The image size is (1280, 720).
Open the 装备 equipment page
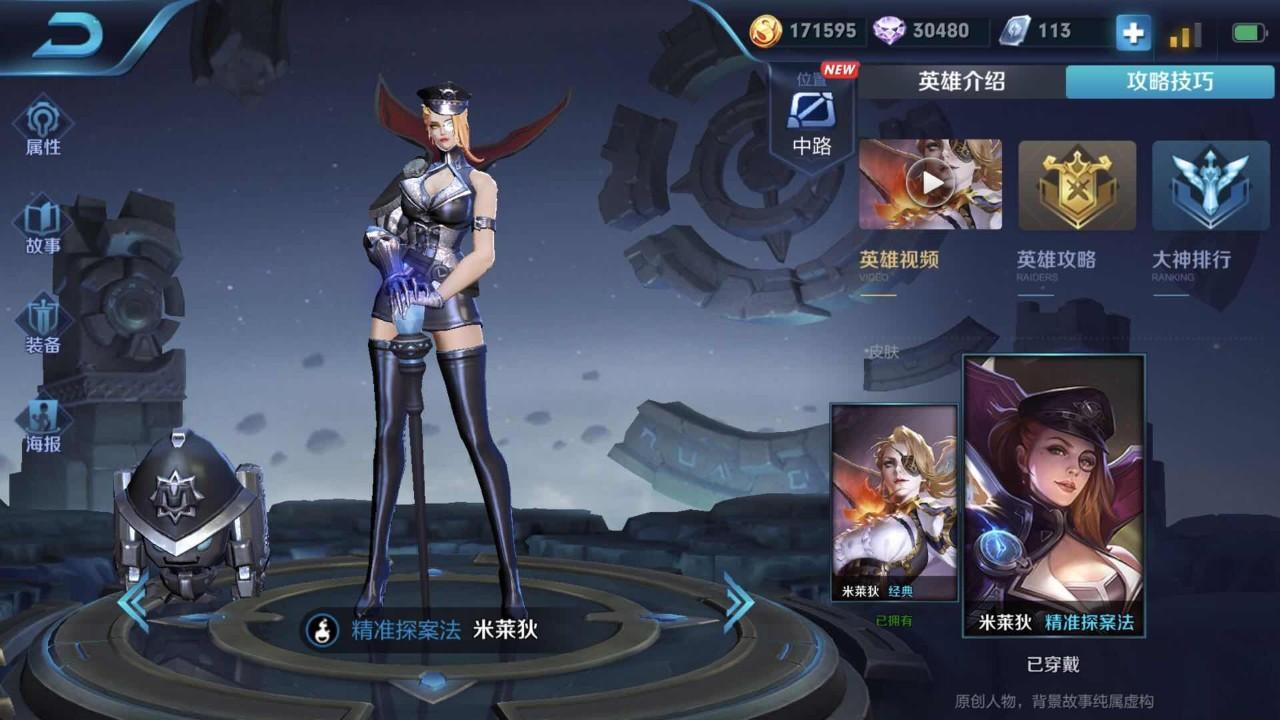click(x=43, y=325)
